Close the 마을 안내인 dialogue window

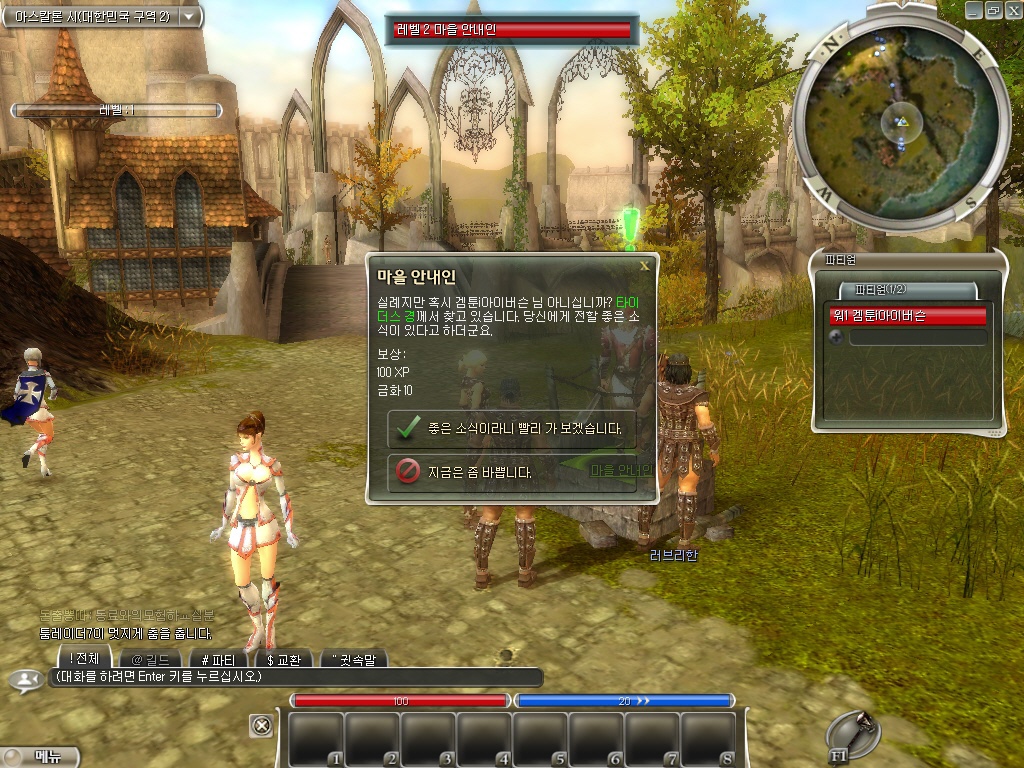click(644, 266)
